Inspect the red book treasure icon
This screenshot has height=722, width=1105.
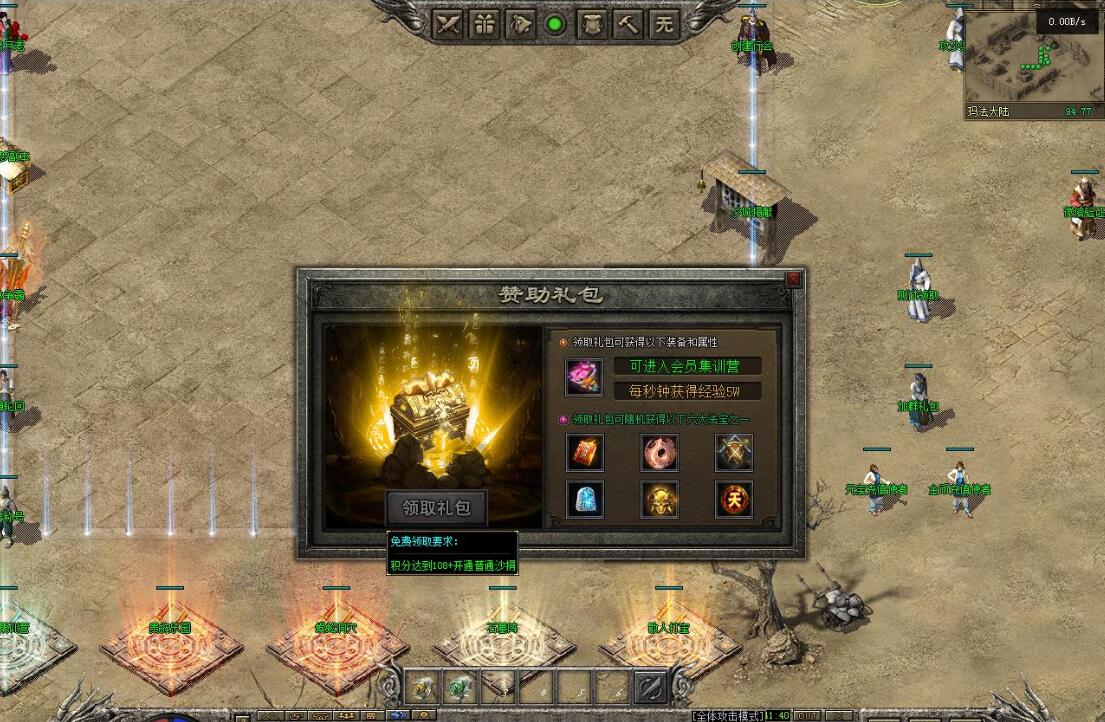pos(585,453)
